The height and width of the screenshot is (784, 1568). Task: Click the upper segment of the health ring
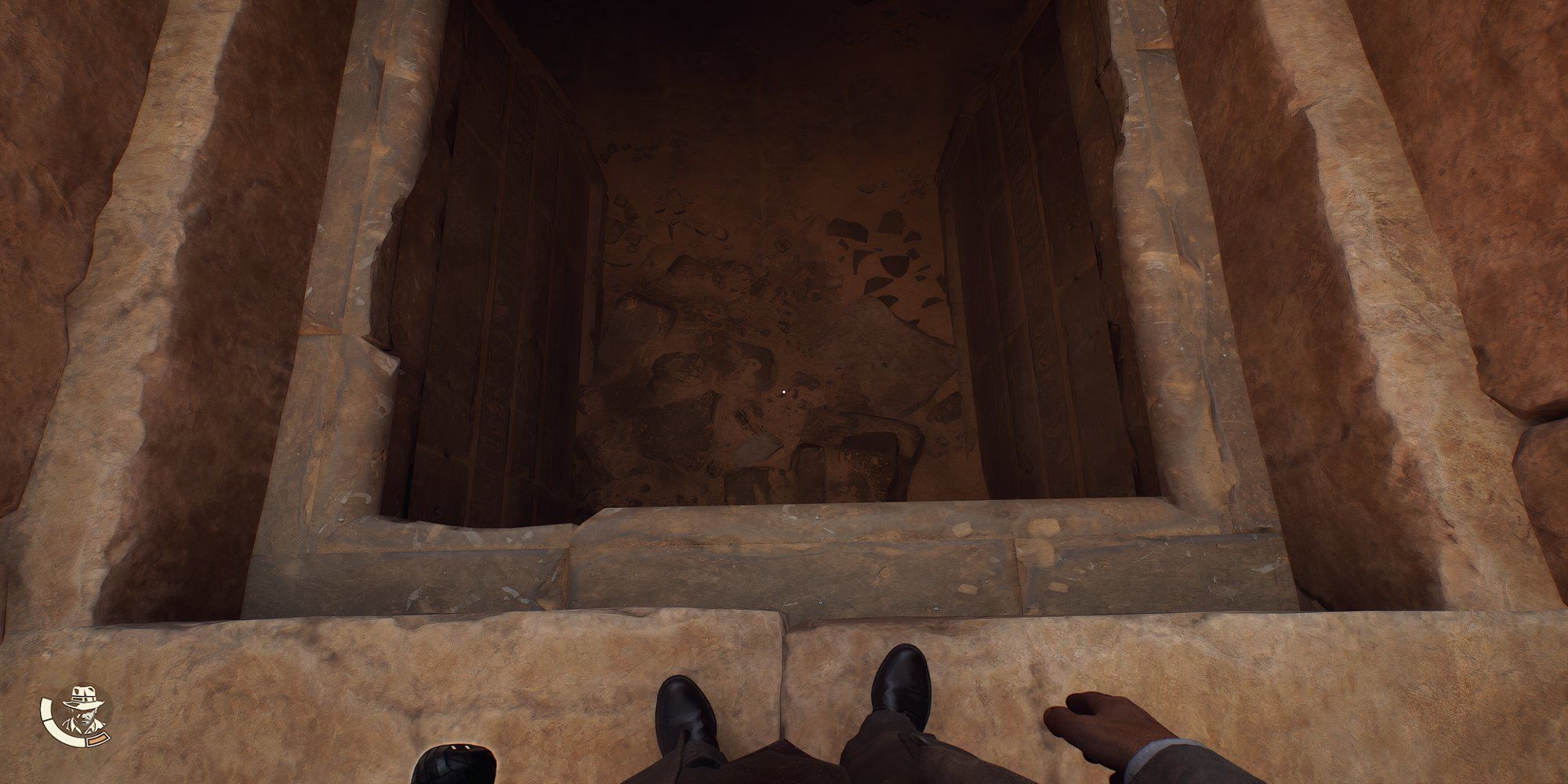pyautogui.click(x=45, y=709)
